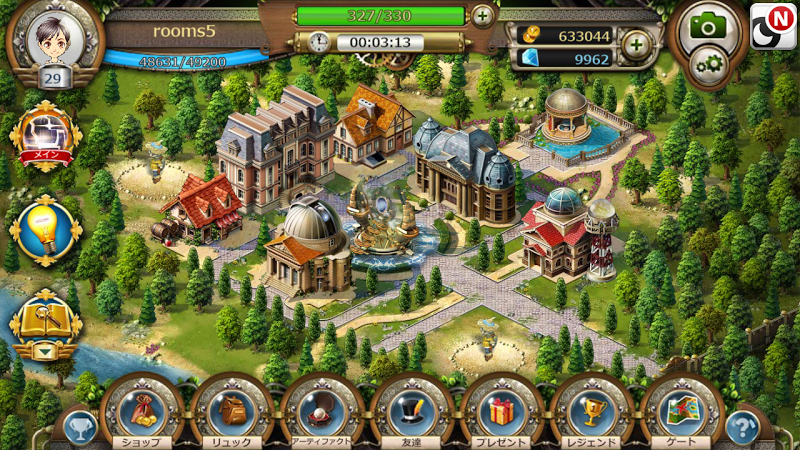The height and width of the screenshot is (450, 800).
Task: Open the 友達 friends list
Action: pos(410,411)
